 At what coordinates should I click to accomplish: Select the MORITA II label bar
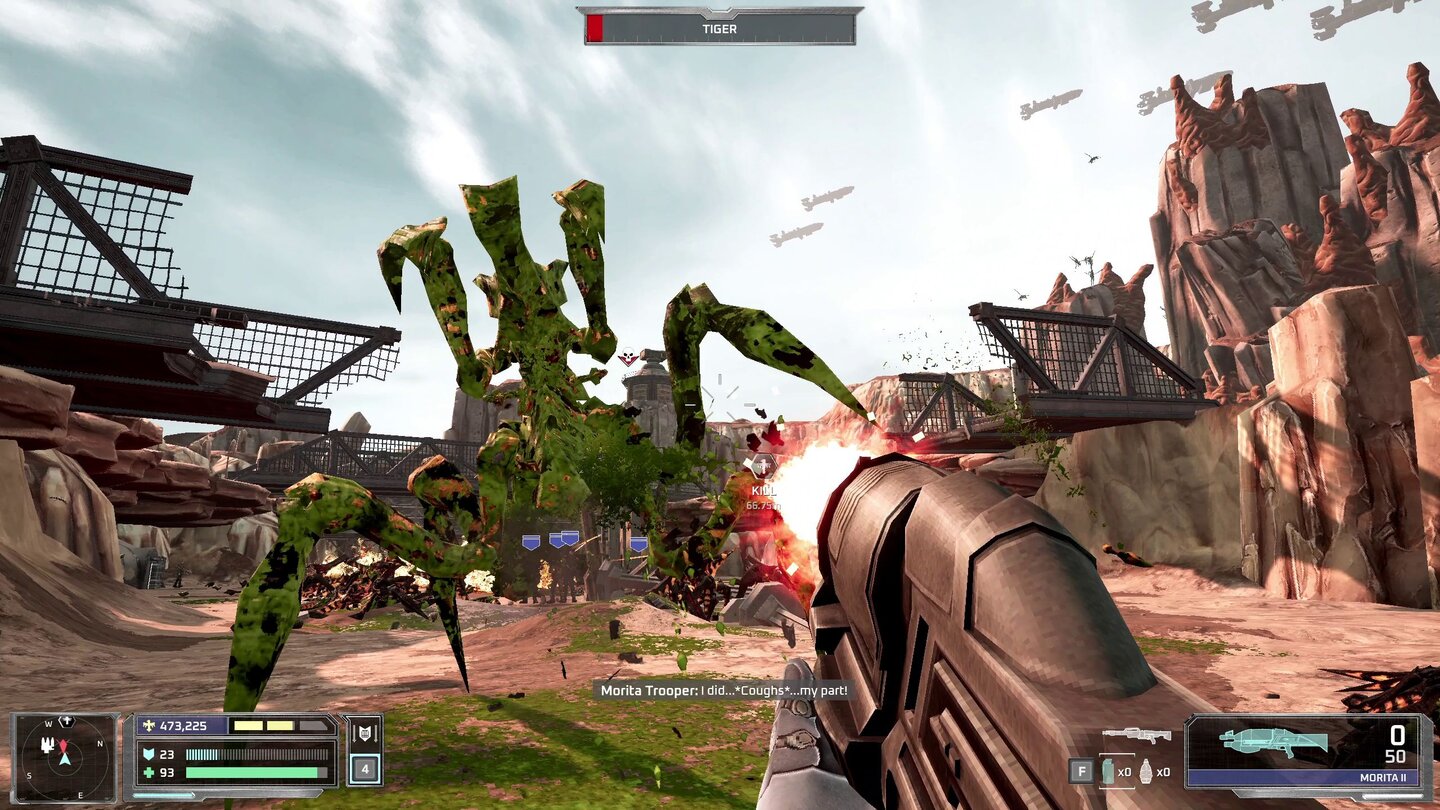[x=1384, y=777]
